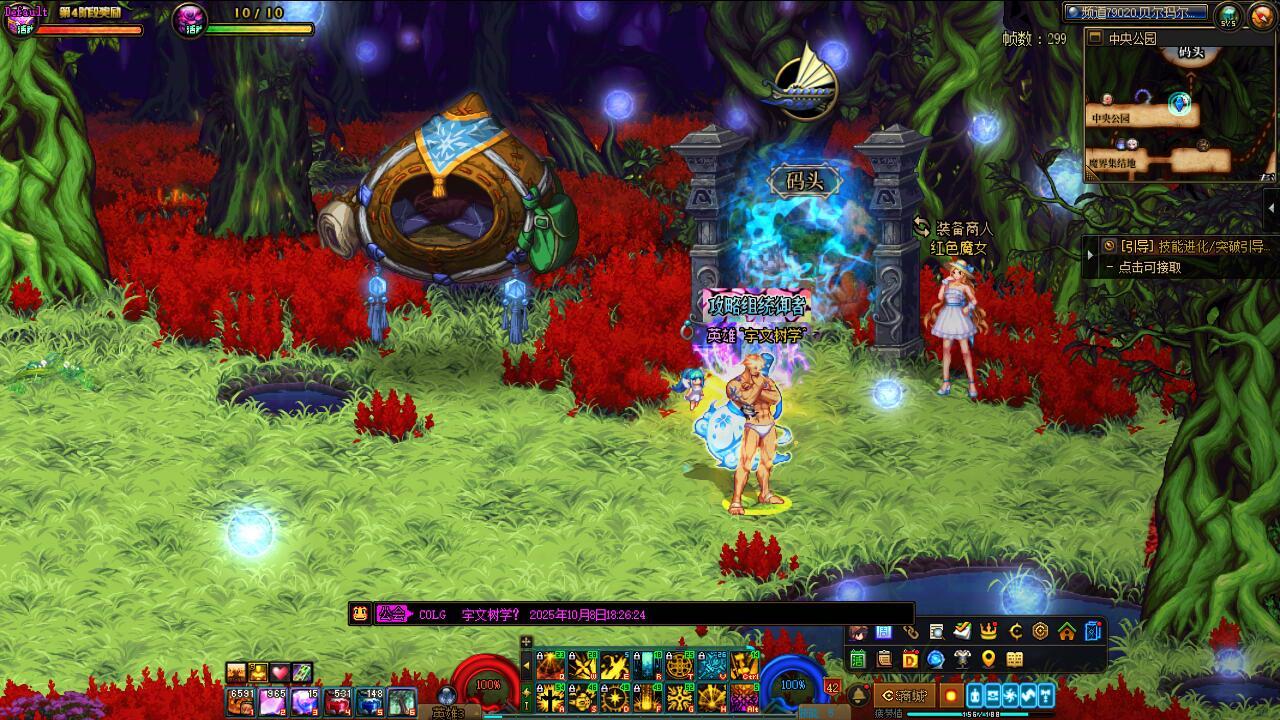The height and width of the screenshot is (720, 1280).
Task: Use the consumable slot showing 6591
Action: (241, 702)
